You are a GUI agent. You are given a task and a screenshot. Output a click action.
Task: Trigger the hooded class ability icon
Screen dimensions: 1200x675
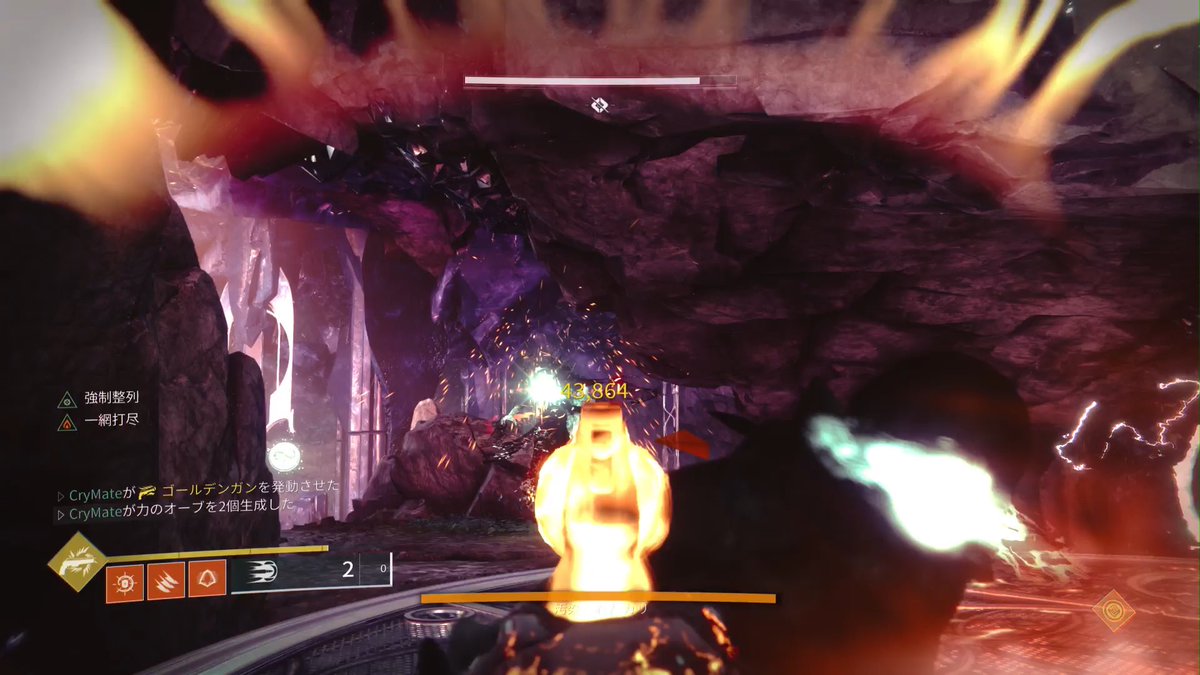[207, 579]
